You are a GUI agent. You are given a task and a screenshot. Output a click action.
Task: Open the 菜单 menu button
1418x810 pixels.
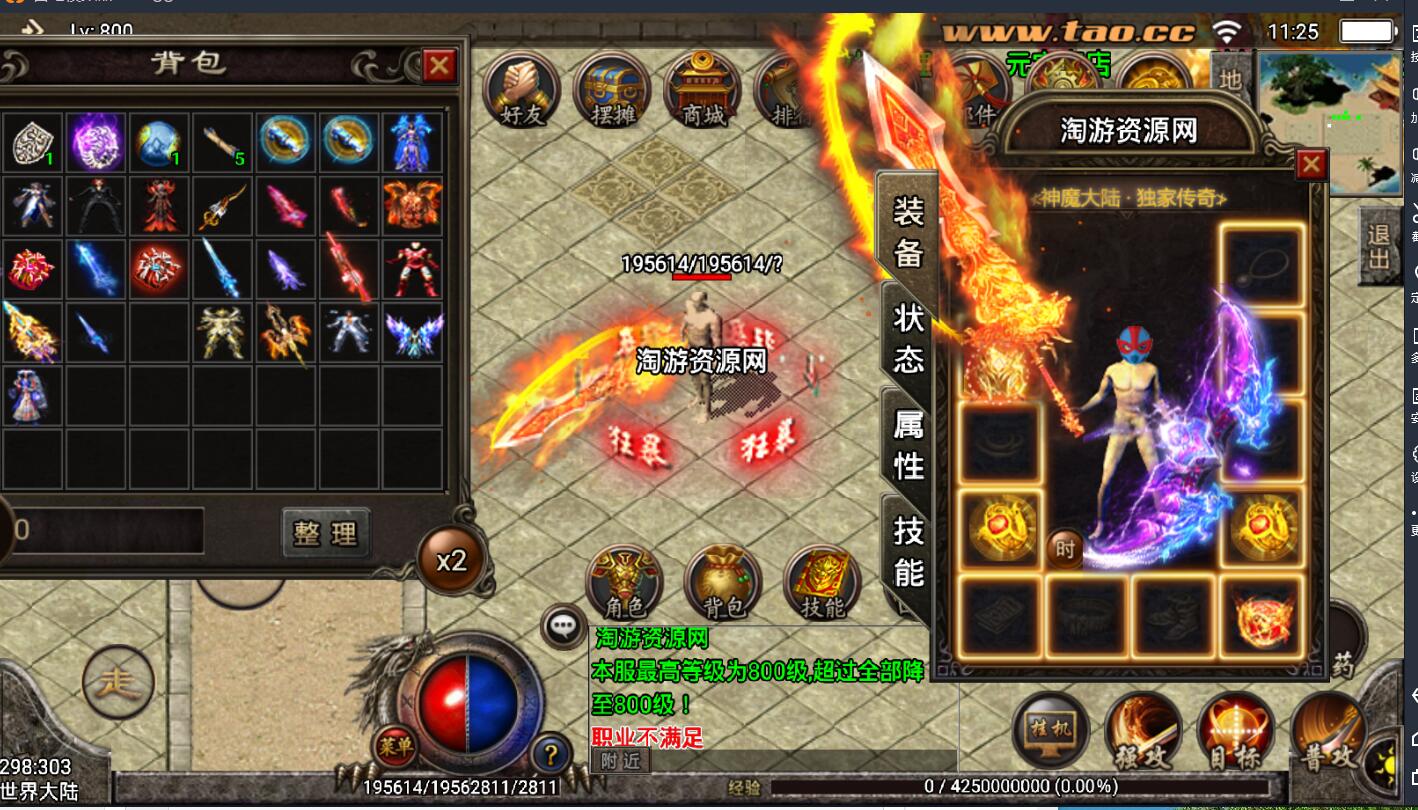[396, 745]
